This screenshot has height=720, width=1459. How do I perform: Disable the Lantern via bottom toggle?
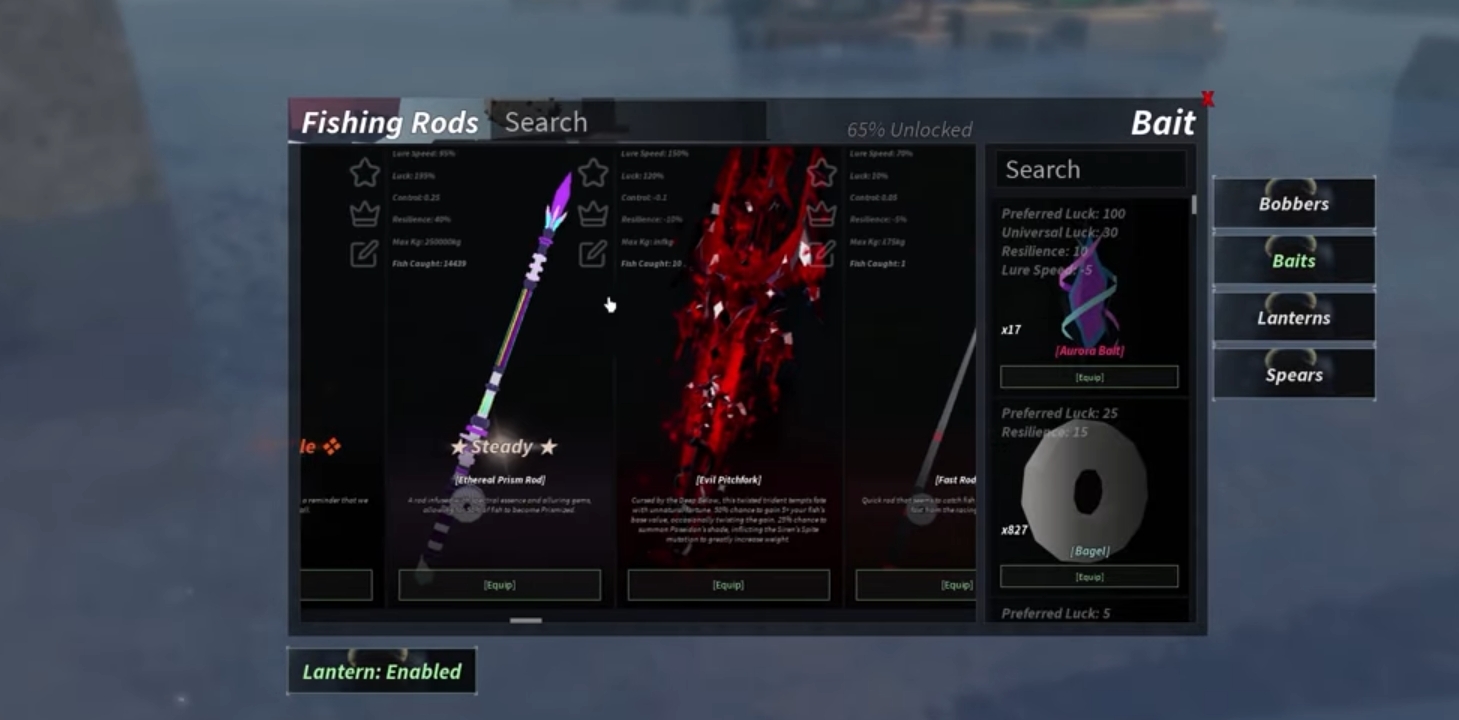click(x=381, y=671)
